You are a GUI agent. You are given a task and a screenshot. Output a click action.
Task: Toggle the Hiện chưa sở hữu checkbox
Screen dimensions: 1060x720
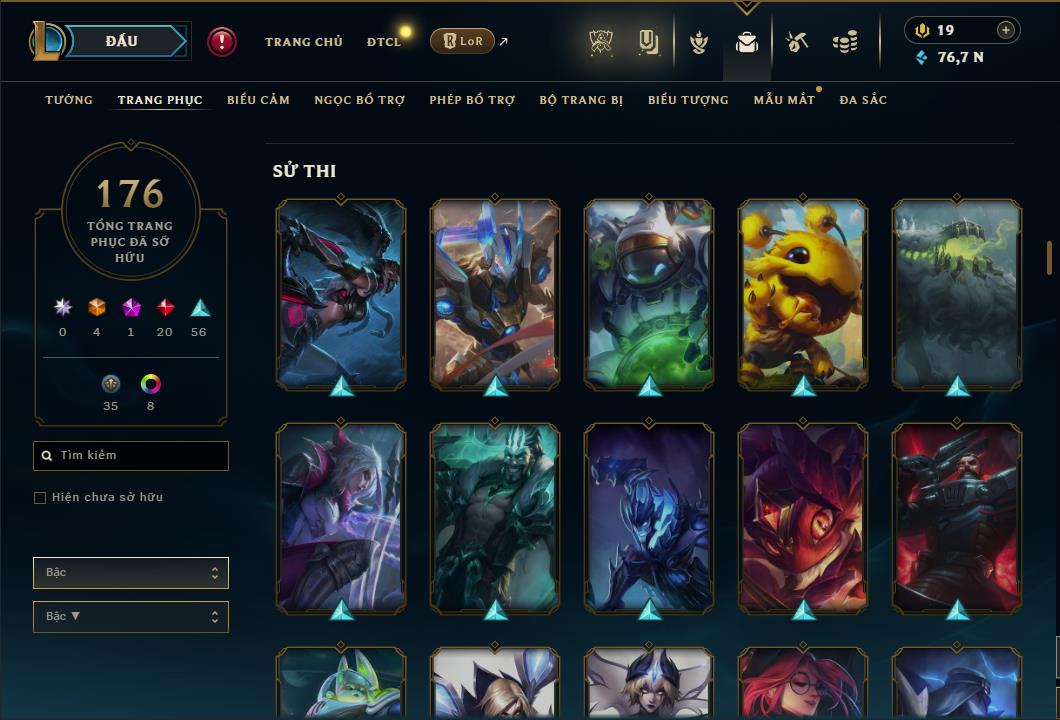(40, 498)
